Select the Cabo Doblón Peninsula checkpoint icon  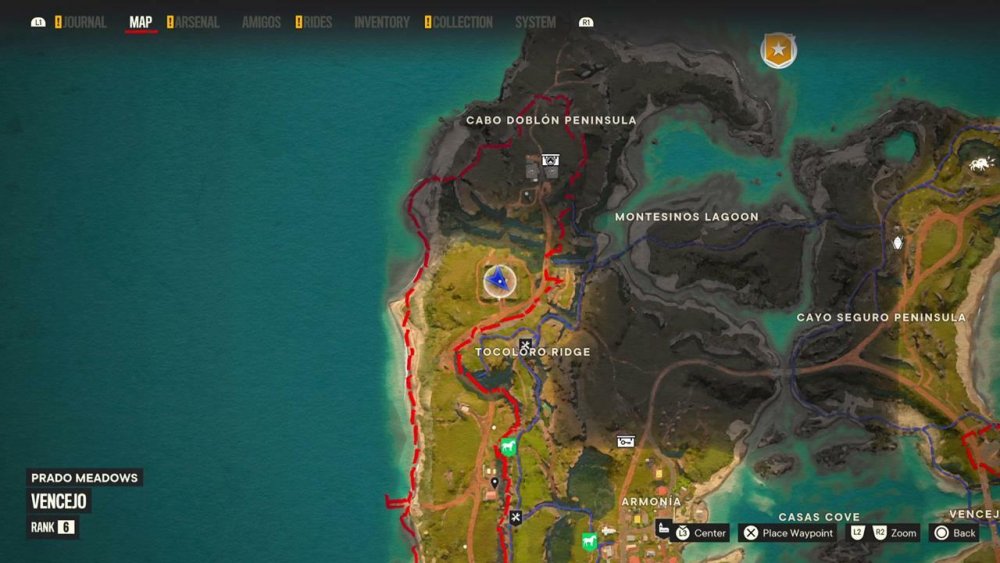[549, 159]
